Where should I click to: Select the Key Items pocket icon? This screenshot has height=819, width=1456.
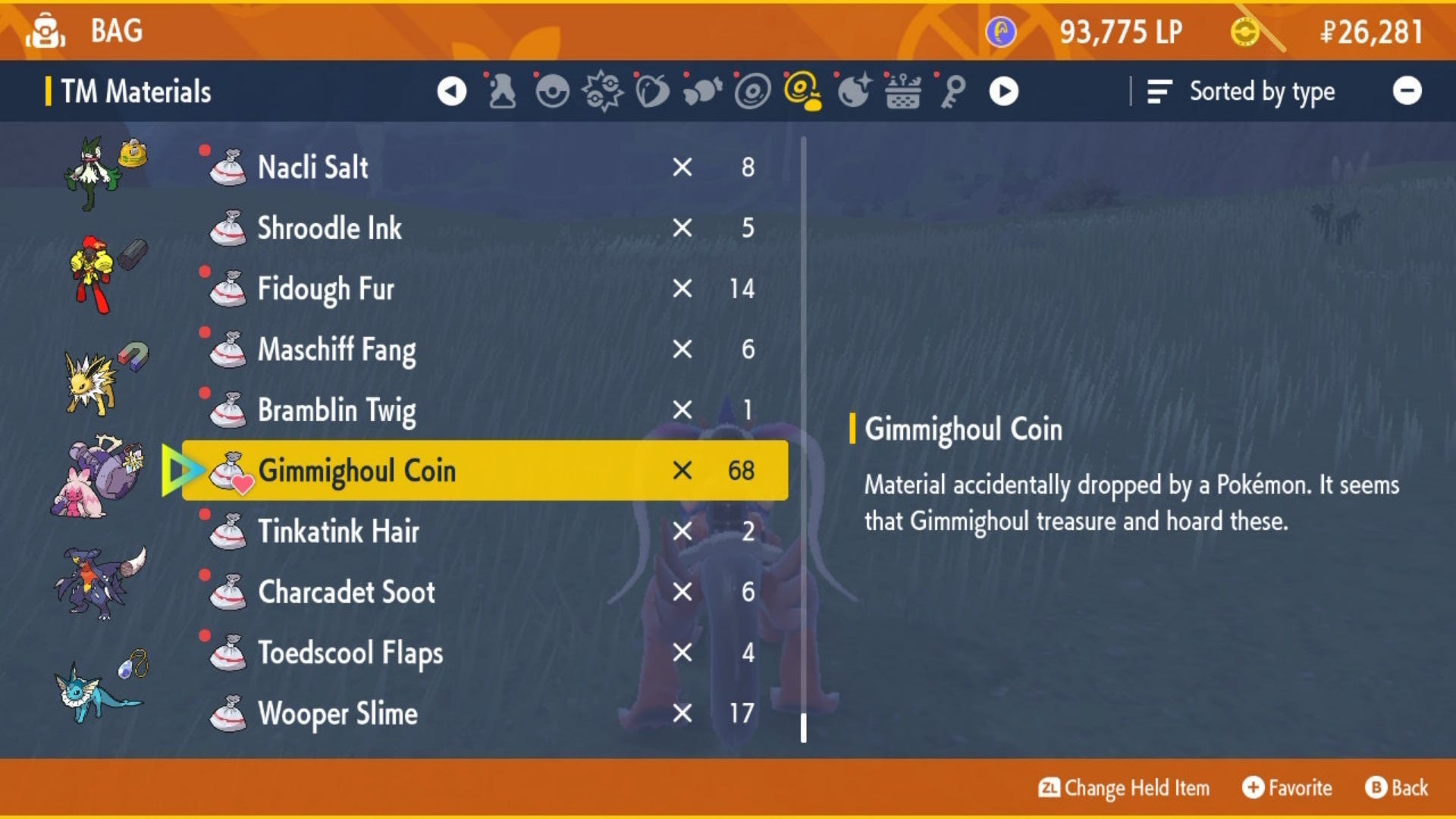tap(952, 91)
